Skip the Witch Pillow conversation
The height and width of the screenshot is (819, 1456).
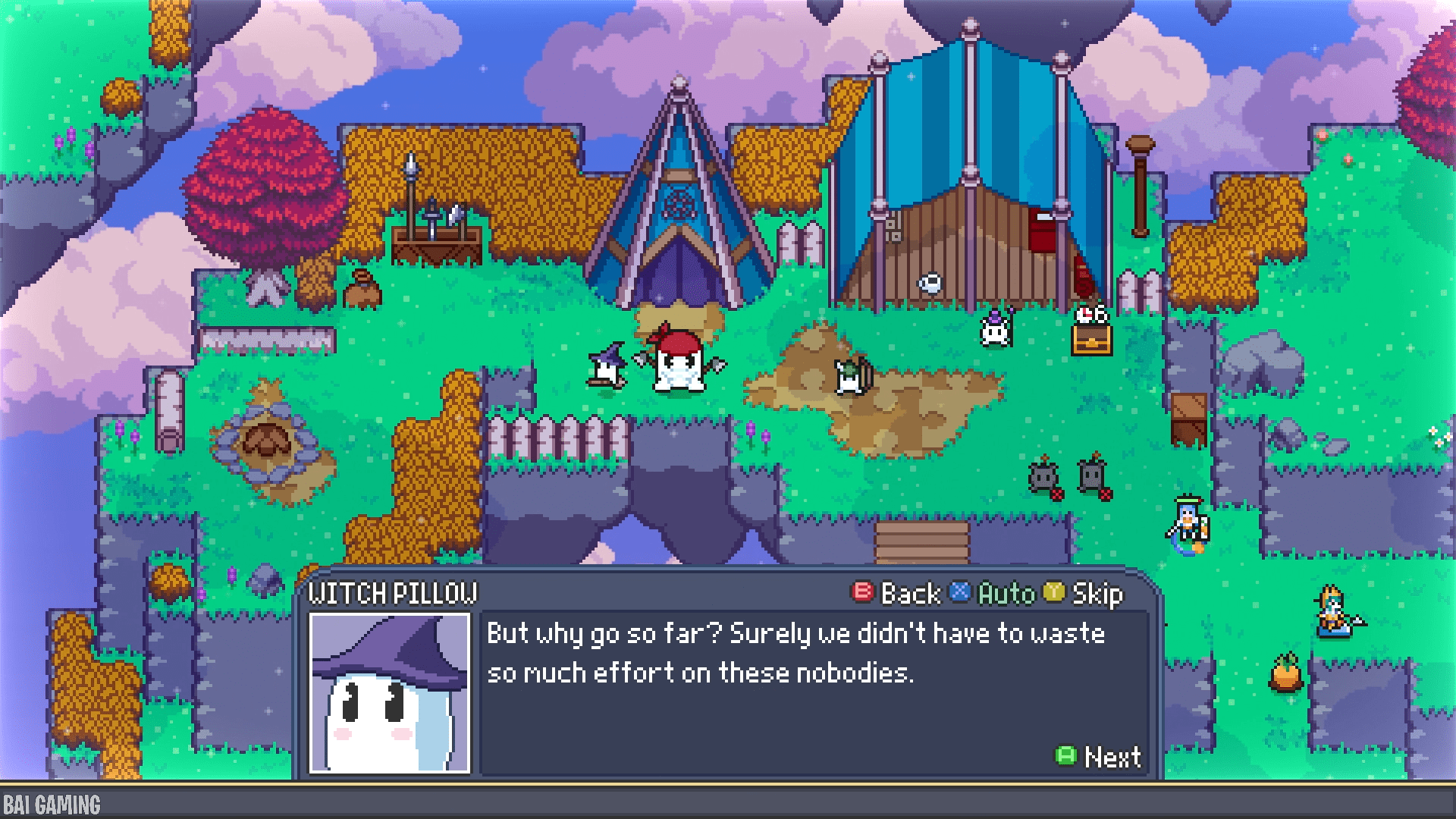(x=1084, y=594)
